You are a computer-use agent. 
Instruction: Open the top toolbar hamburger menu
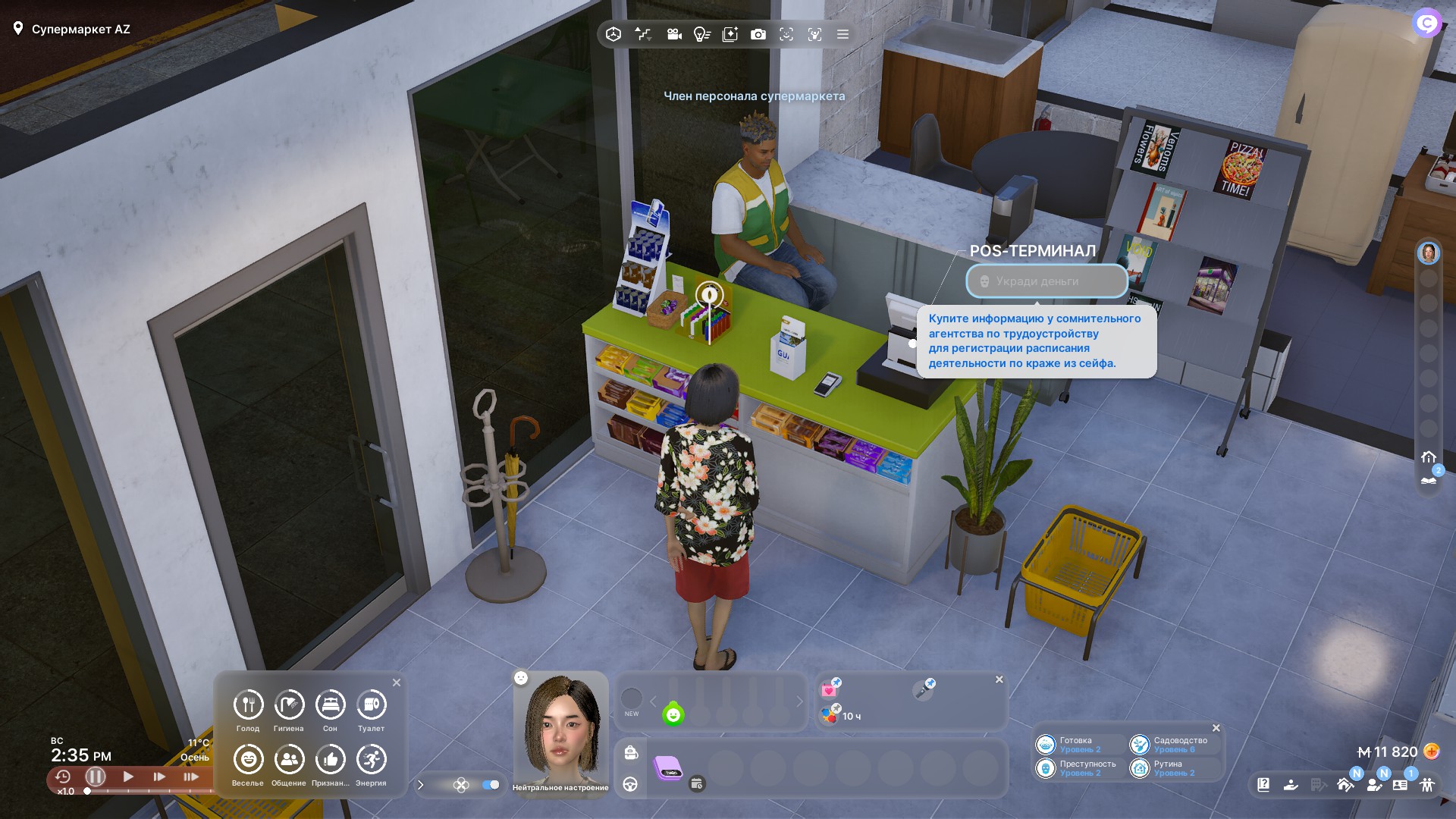point(843,34)
